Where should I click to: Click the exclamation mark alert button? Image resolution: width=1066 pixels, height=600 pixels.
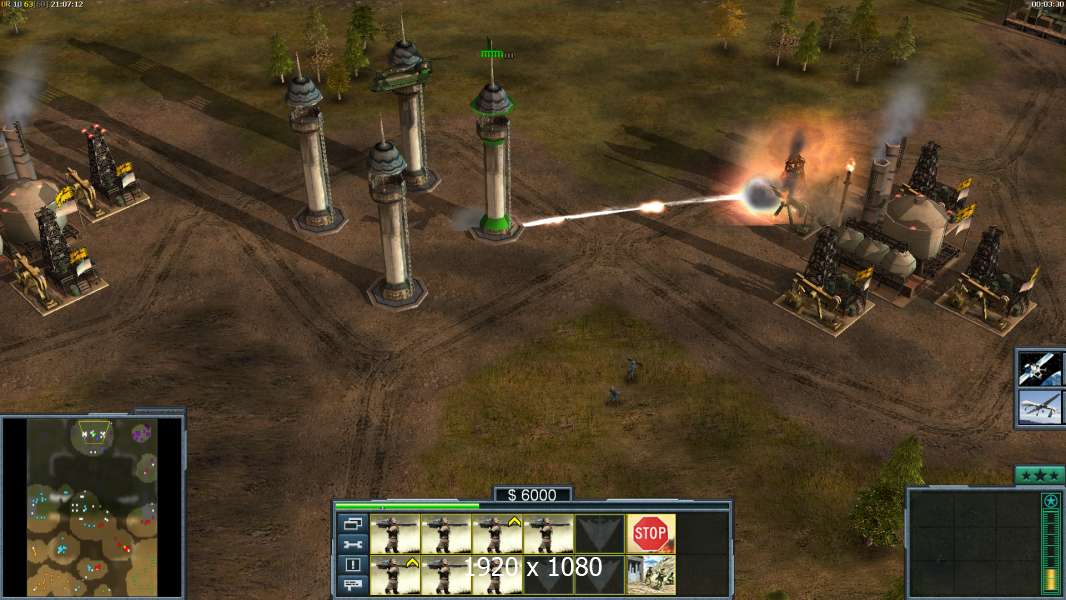pyautogui.click(x=353, y=564)
